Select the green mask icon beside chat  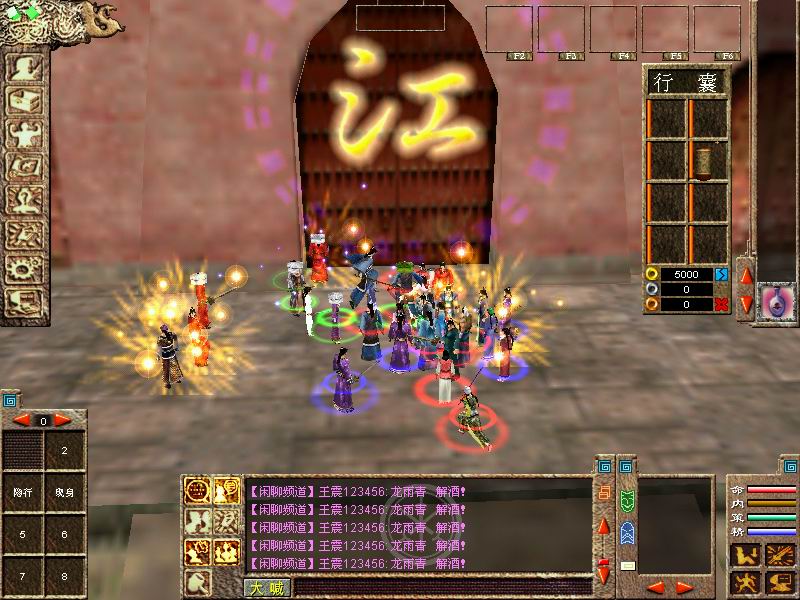pyautogui.click(x=627, y=499)
